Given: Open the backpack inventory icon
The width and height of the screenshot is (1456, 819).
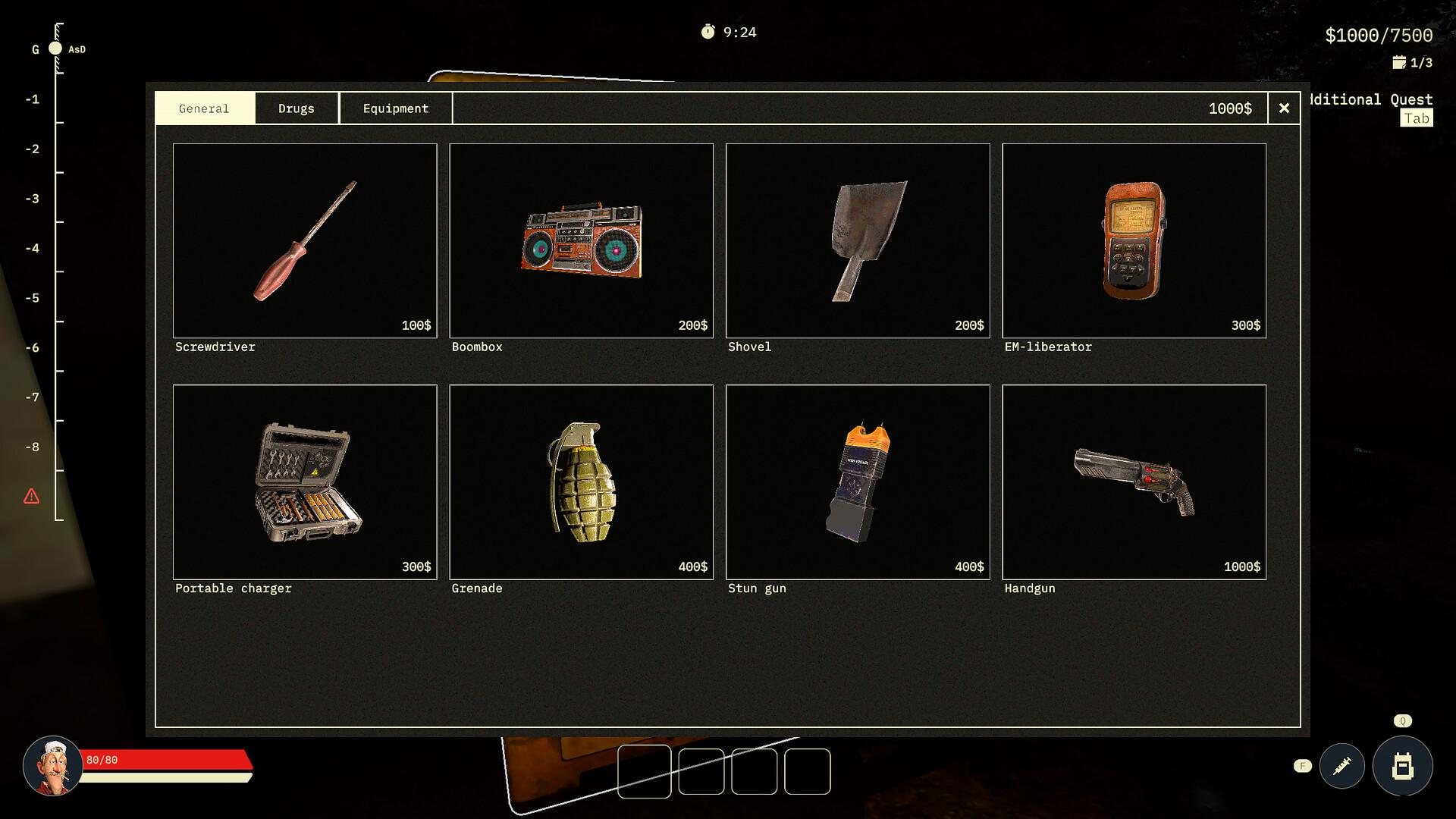Looking at the screenshot, I should (x=1402, y=766).
